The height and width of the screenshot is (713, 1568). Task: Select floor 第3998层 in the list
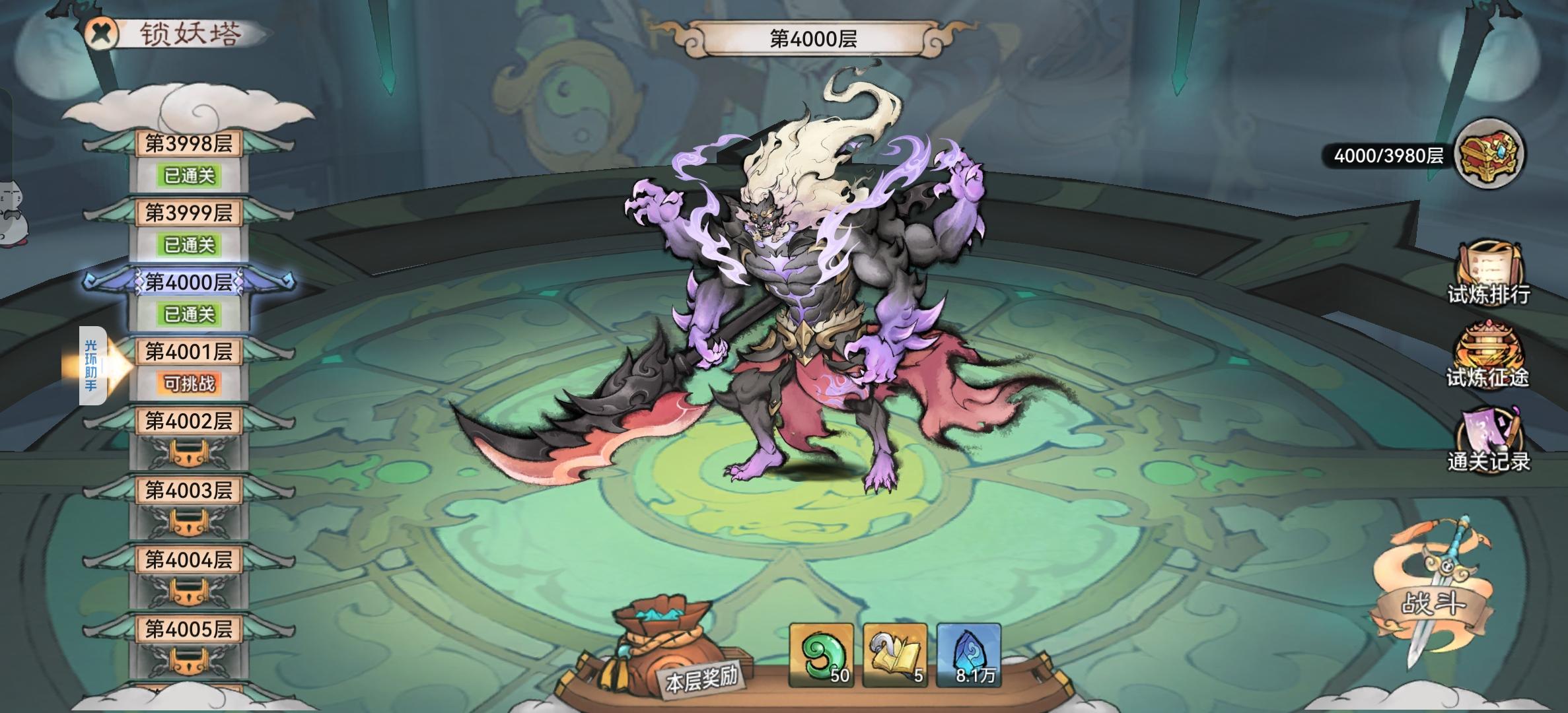[188, 145]
